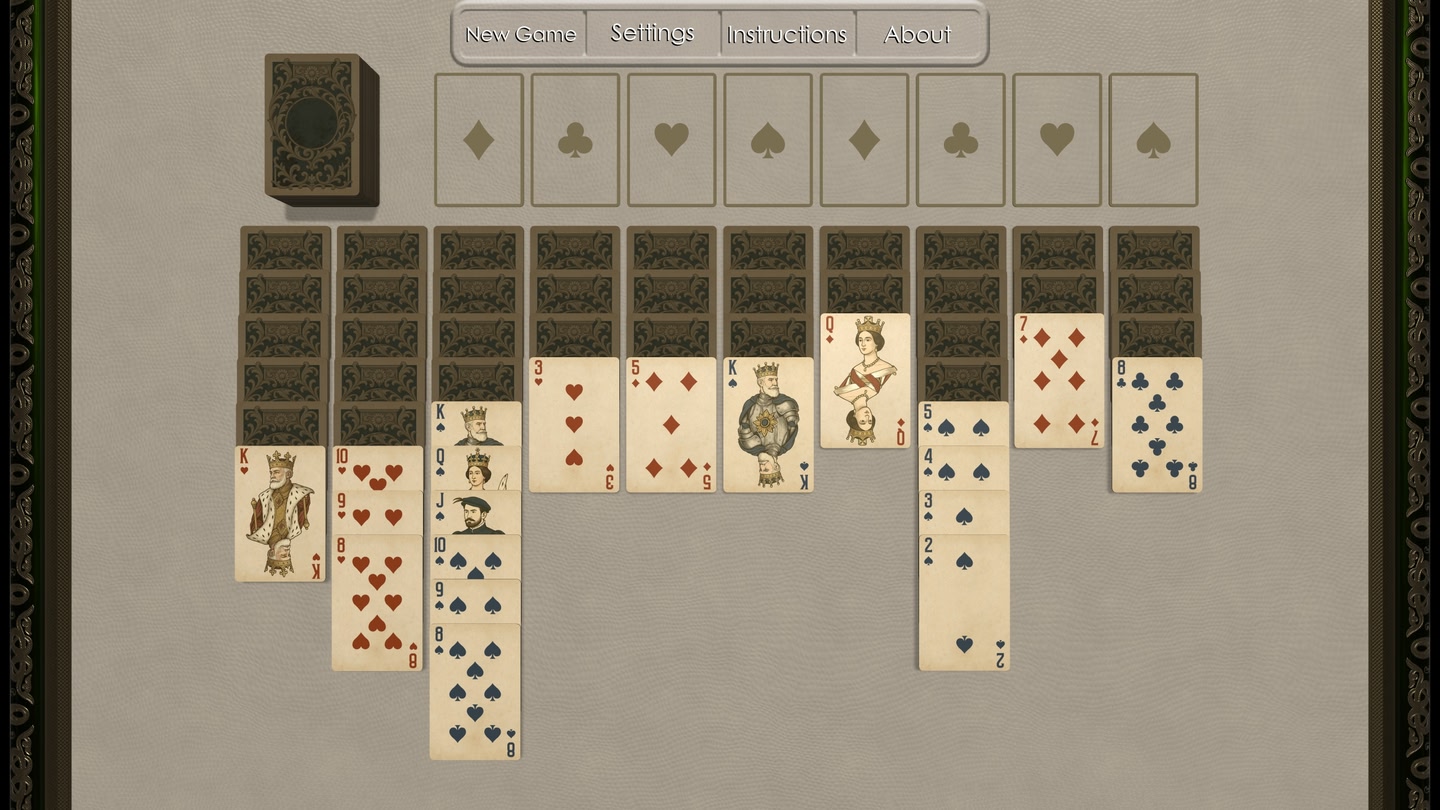Select the second heart foundation slot
1440x810 pixels.
point(1057,137)
